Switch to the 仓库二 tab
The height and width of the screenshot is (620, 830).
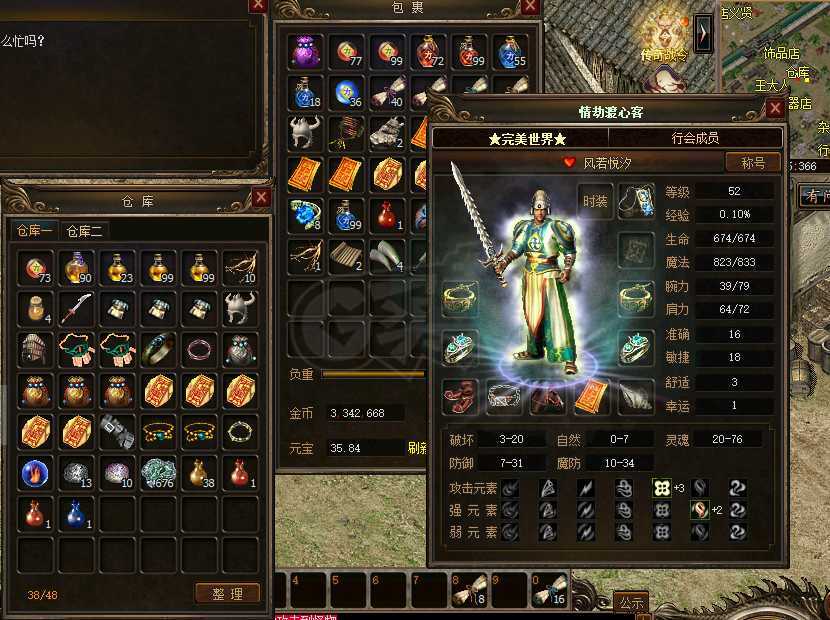[85, 231]
